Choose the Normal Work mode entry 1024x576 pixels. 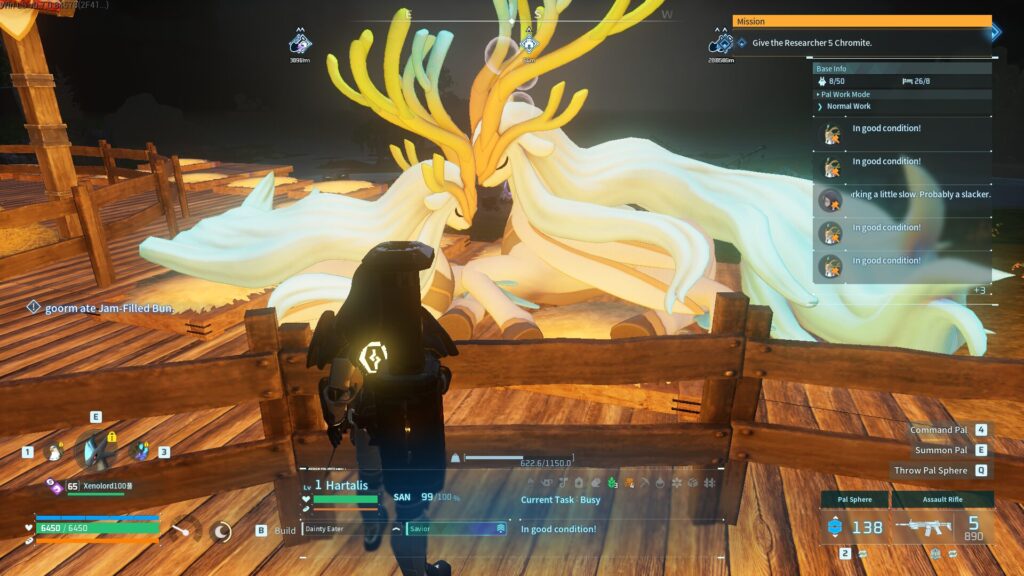[x=848, y=106]
